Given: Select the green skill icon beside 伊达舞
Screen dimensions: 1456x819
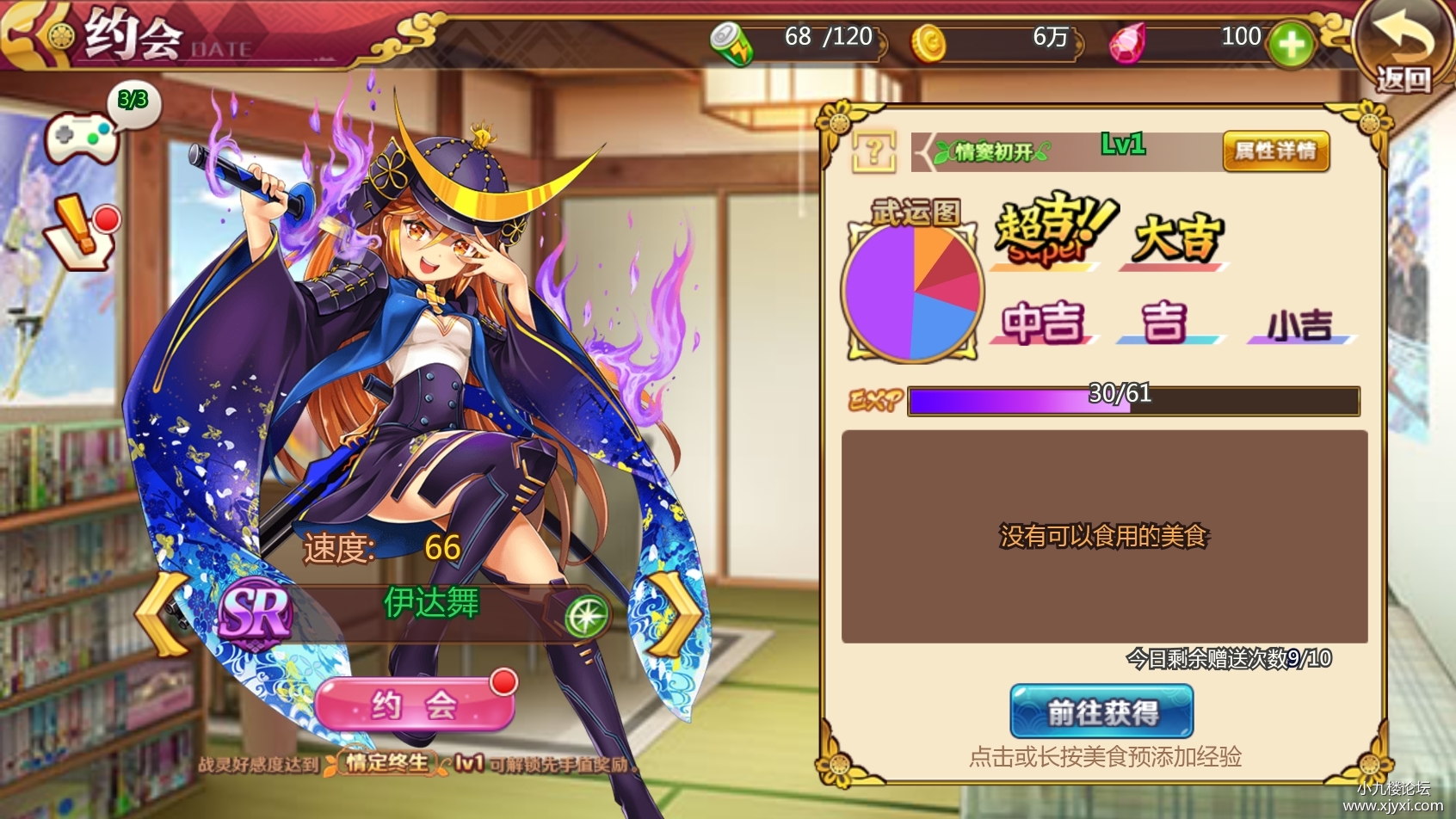Looking at the screenshot, I should 586,616.
